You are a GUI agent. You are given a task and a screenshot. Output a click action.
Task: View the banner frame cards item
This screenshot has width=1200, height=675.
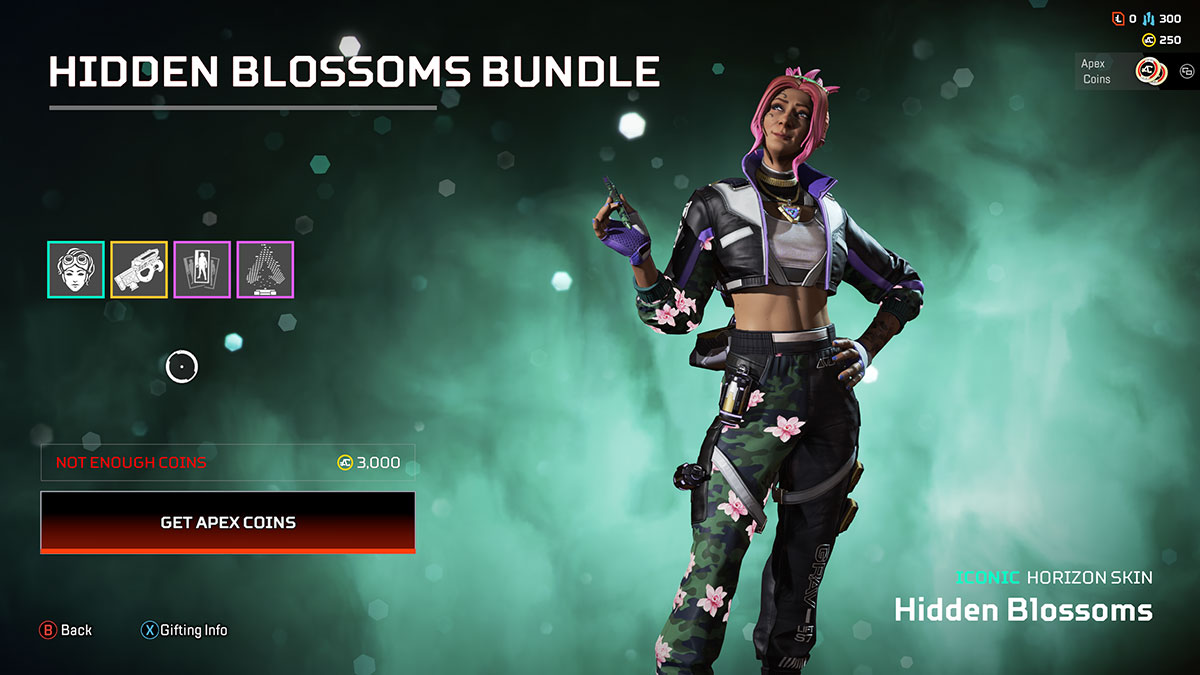(x=202, y=270)
